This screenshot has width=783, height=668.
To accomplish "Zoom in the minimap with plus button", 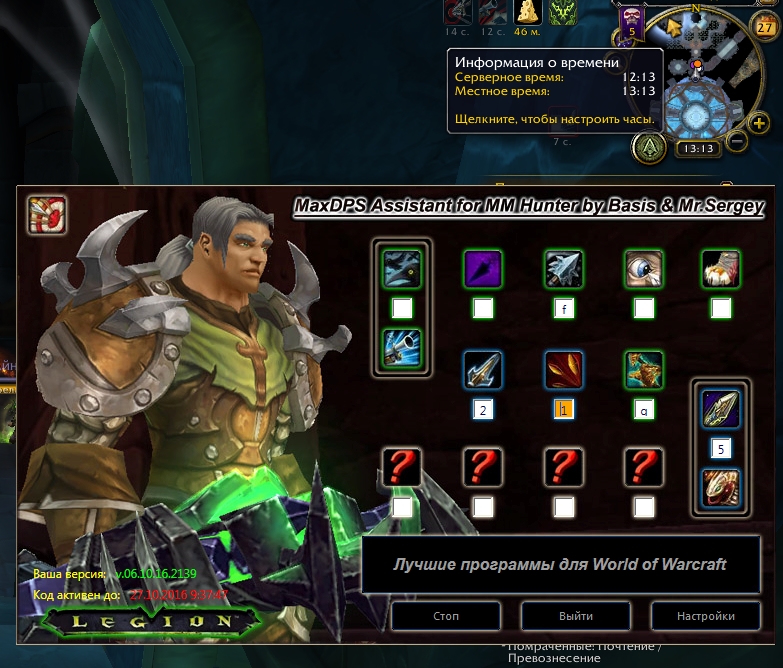I will (760, 121).
